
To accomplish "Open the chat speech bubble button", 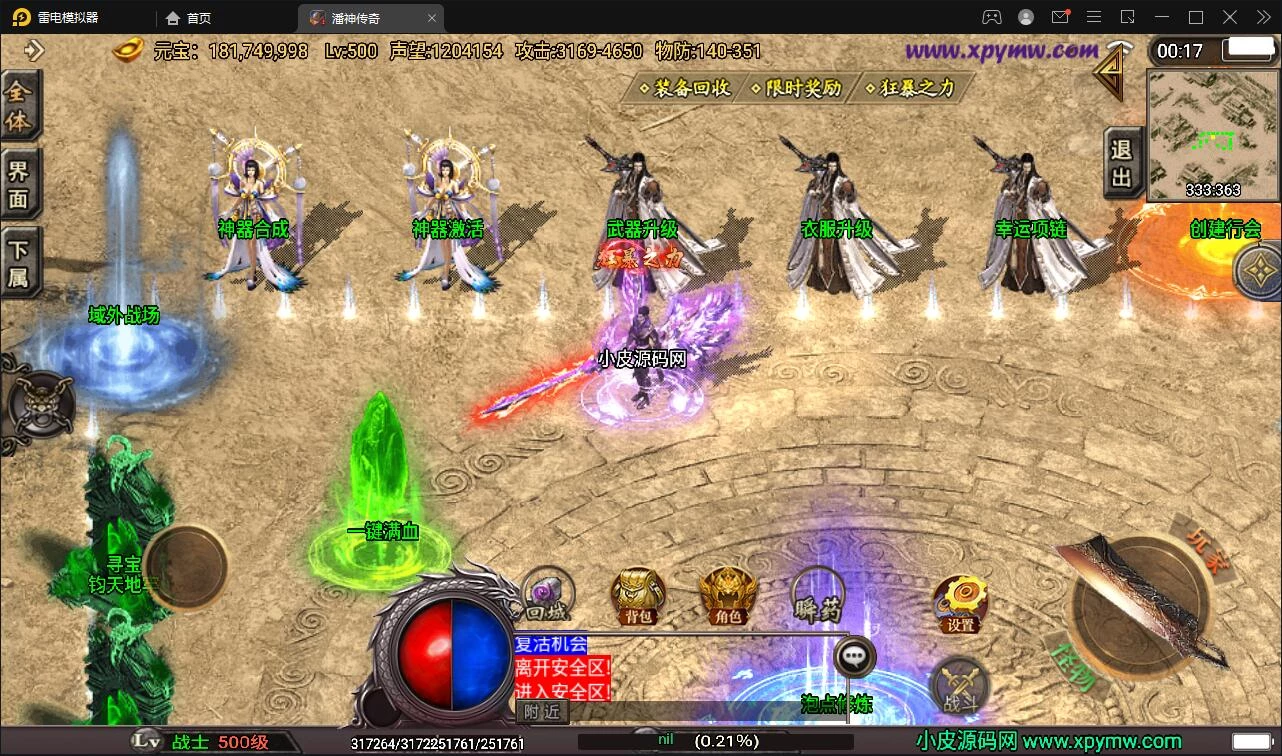I will click(x=854, y=657).
